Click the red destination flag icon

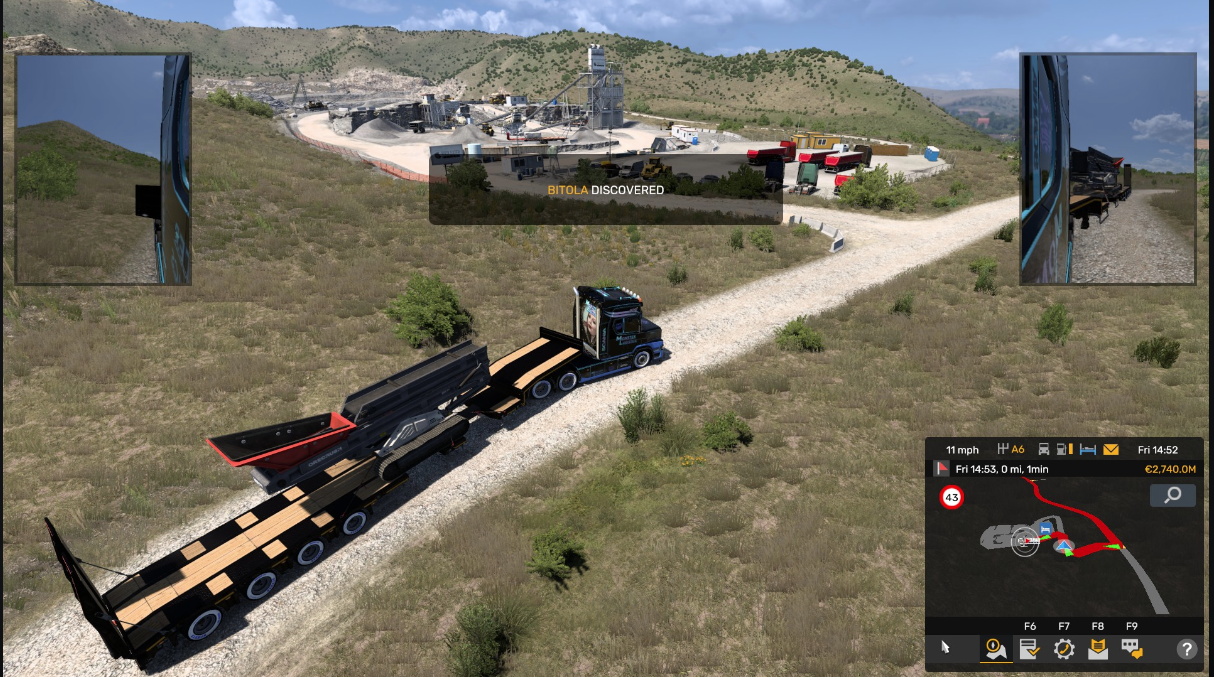(x=941, y=468)
